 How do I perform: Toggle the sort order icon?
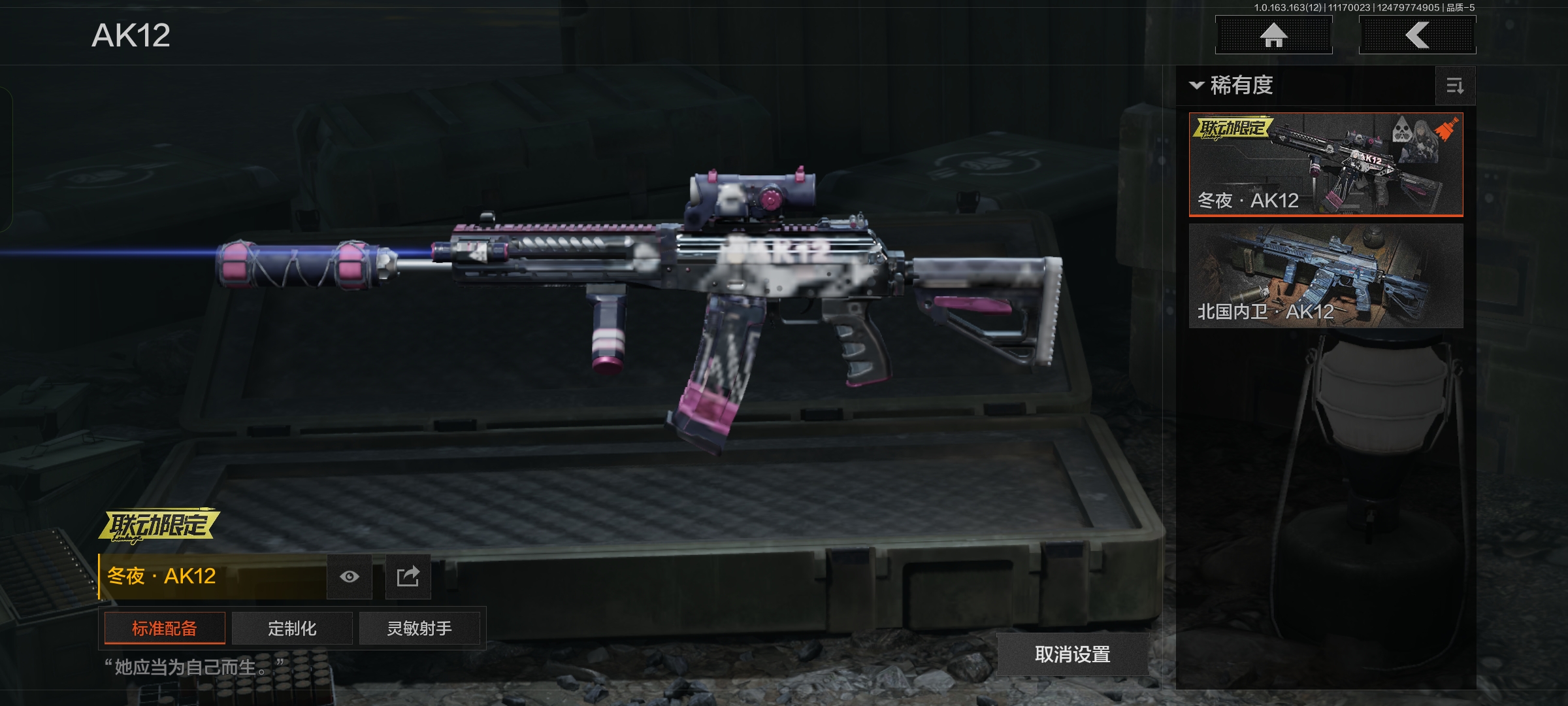click(1455, 86)
